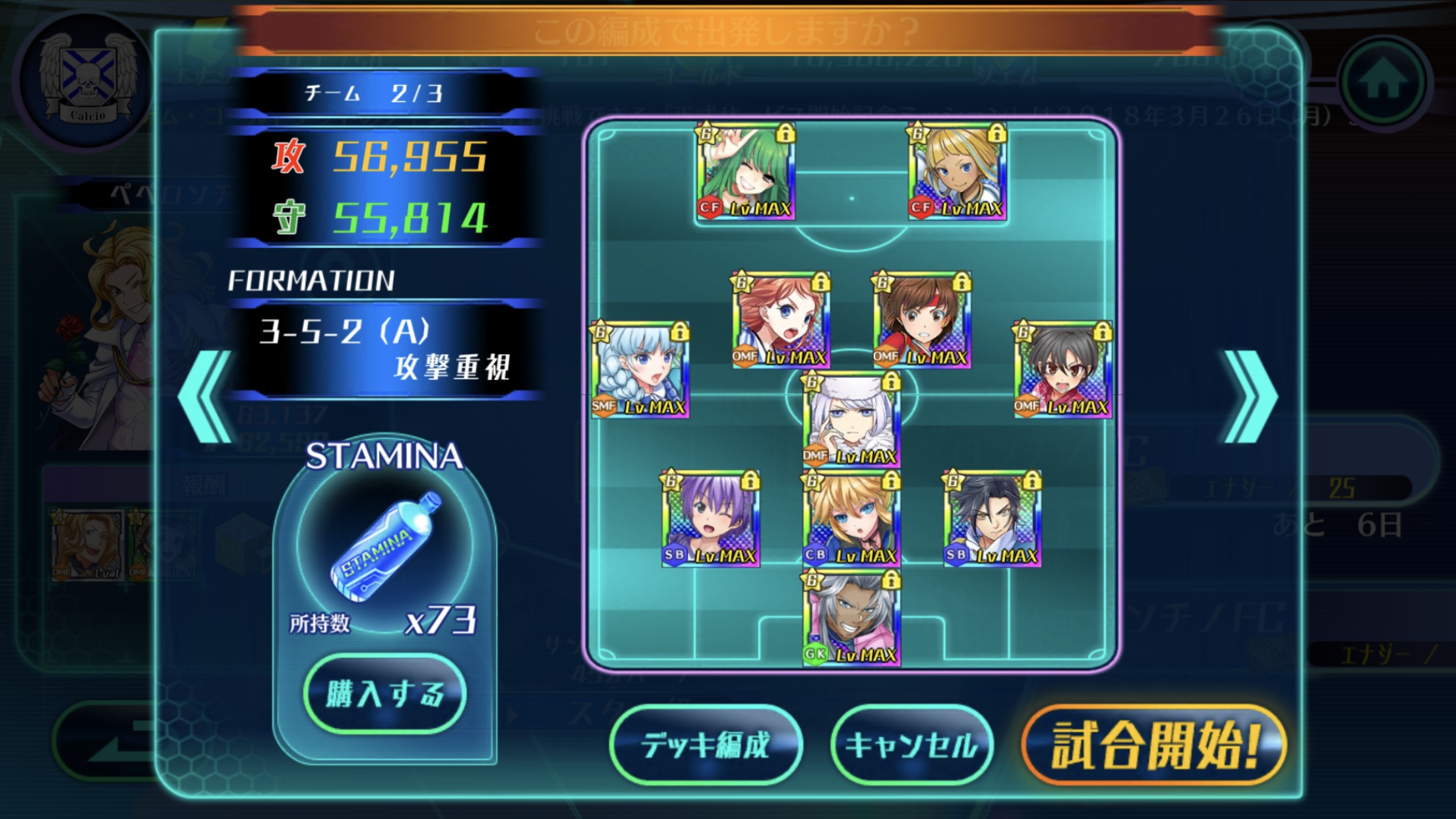The width and height of the screenshot is (1456, 819).
Task: Choose the brown-haired headband OMF card
Action: point(922,320)
